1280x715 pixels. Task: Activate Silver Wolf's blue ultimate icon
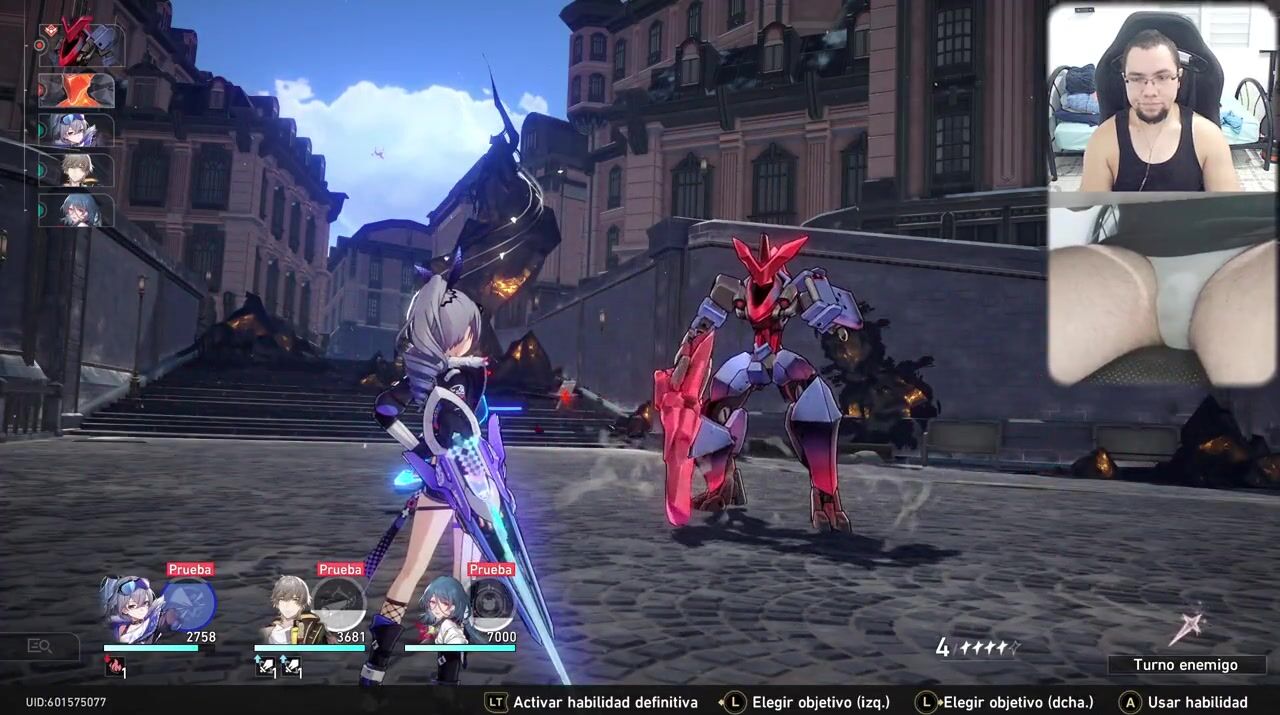[189, 604]
